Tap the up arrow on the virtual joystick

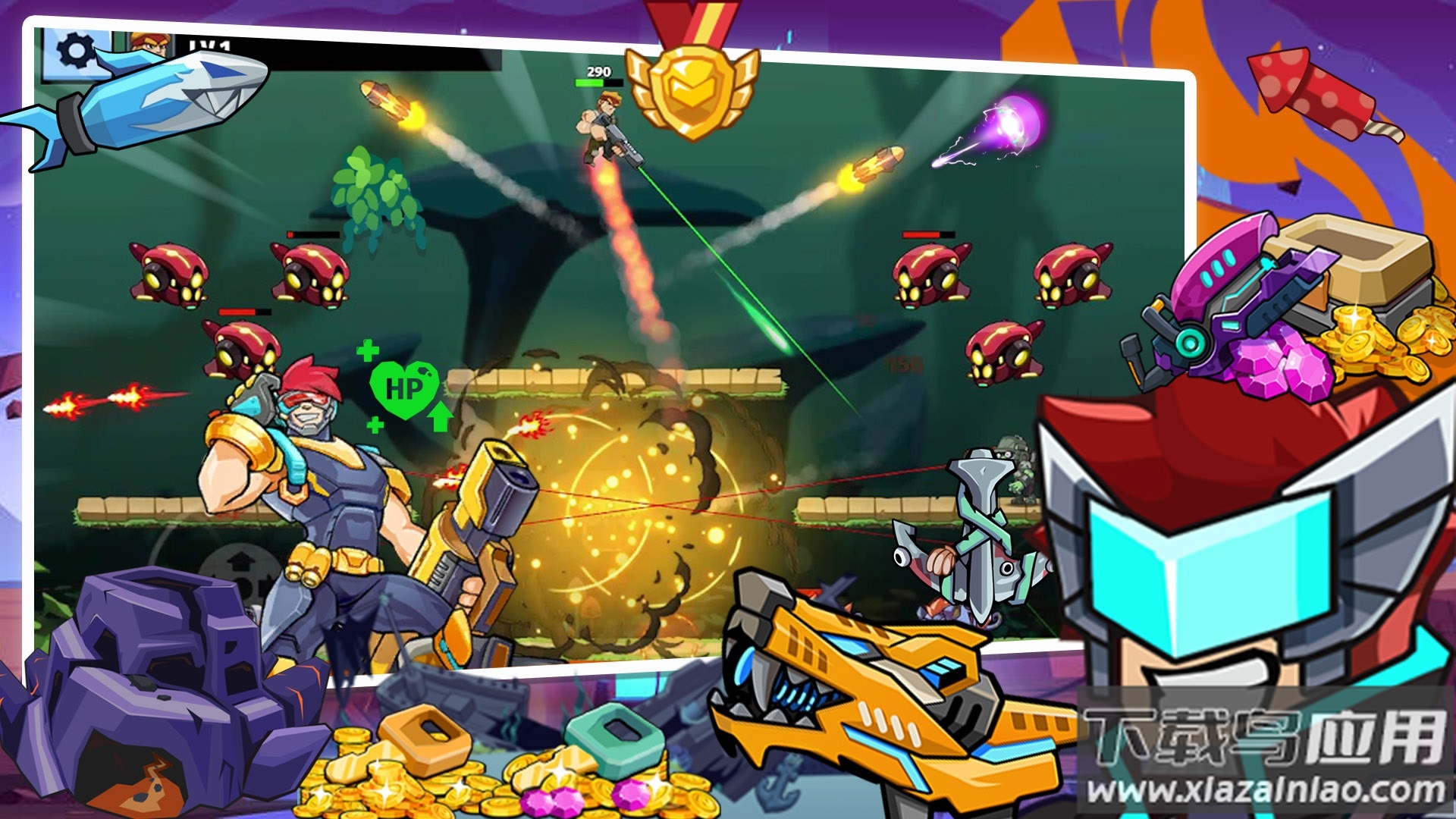point(241,561)
